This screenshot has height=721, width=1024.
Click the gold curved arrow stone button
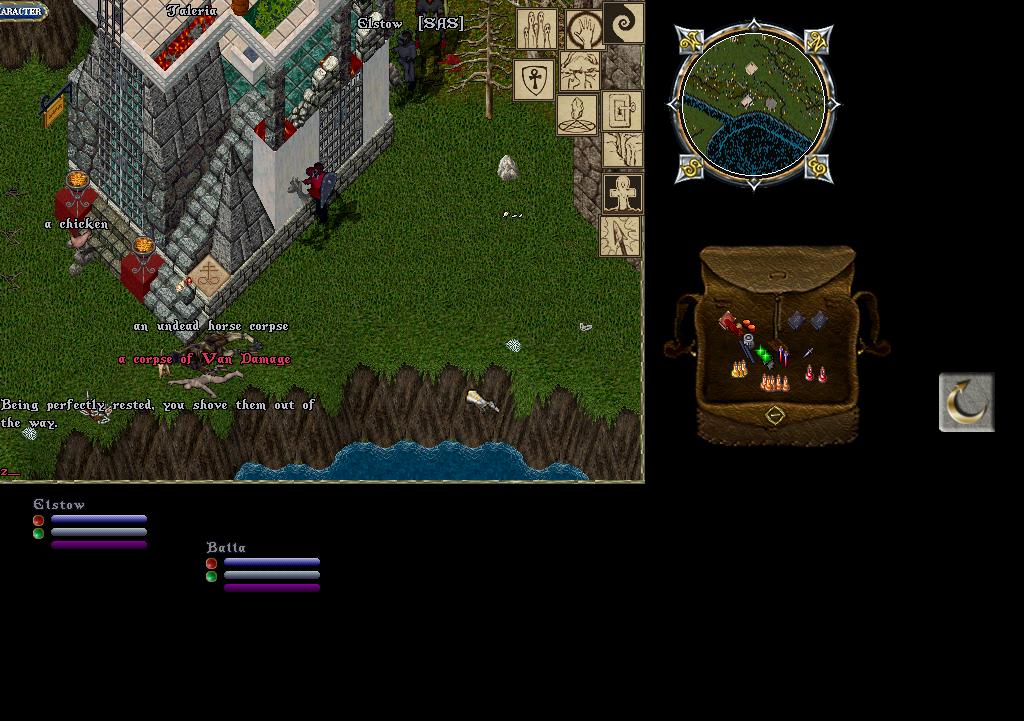pyautogui.click(x=966, y=402)
